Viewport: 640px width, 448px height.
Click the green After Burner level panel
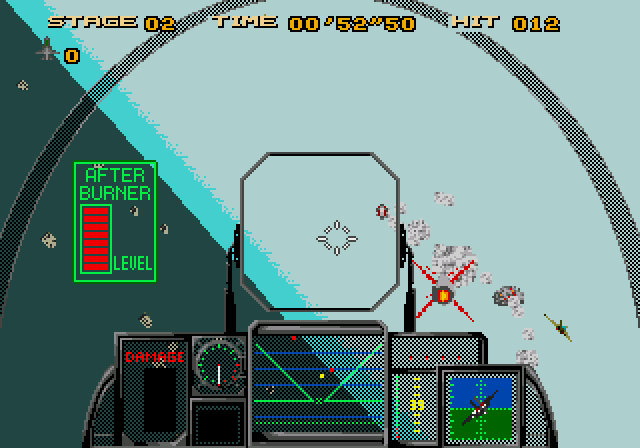[x=114, y=220]
